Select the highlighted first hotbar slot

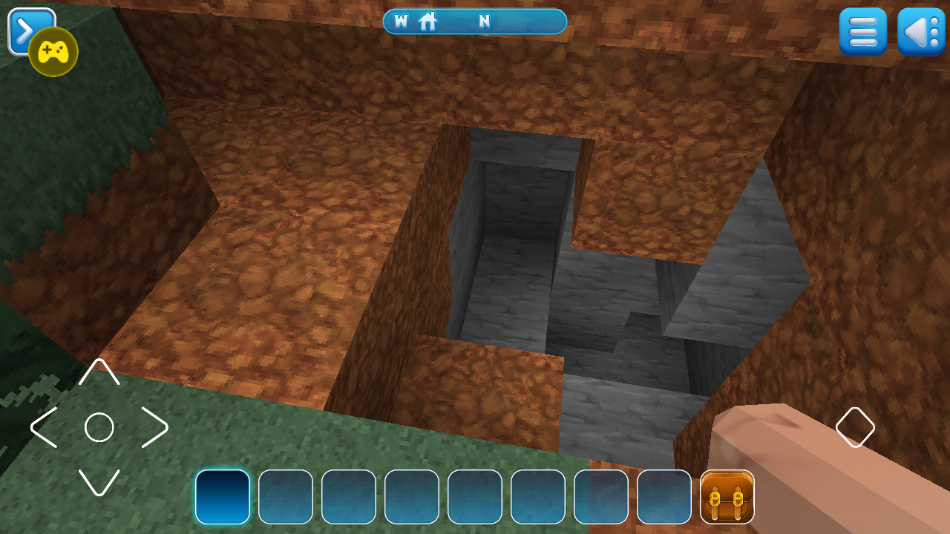click(223, 497)
